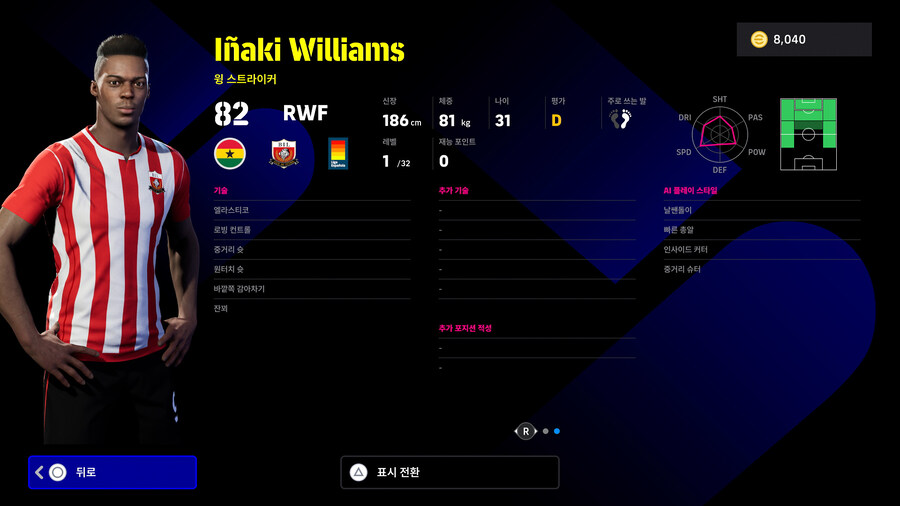The width and height of the screenshot is (900, 506).
Task: Go back with the 뒤로 button
Action: coord(112,472)
